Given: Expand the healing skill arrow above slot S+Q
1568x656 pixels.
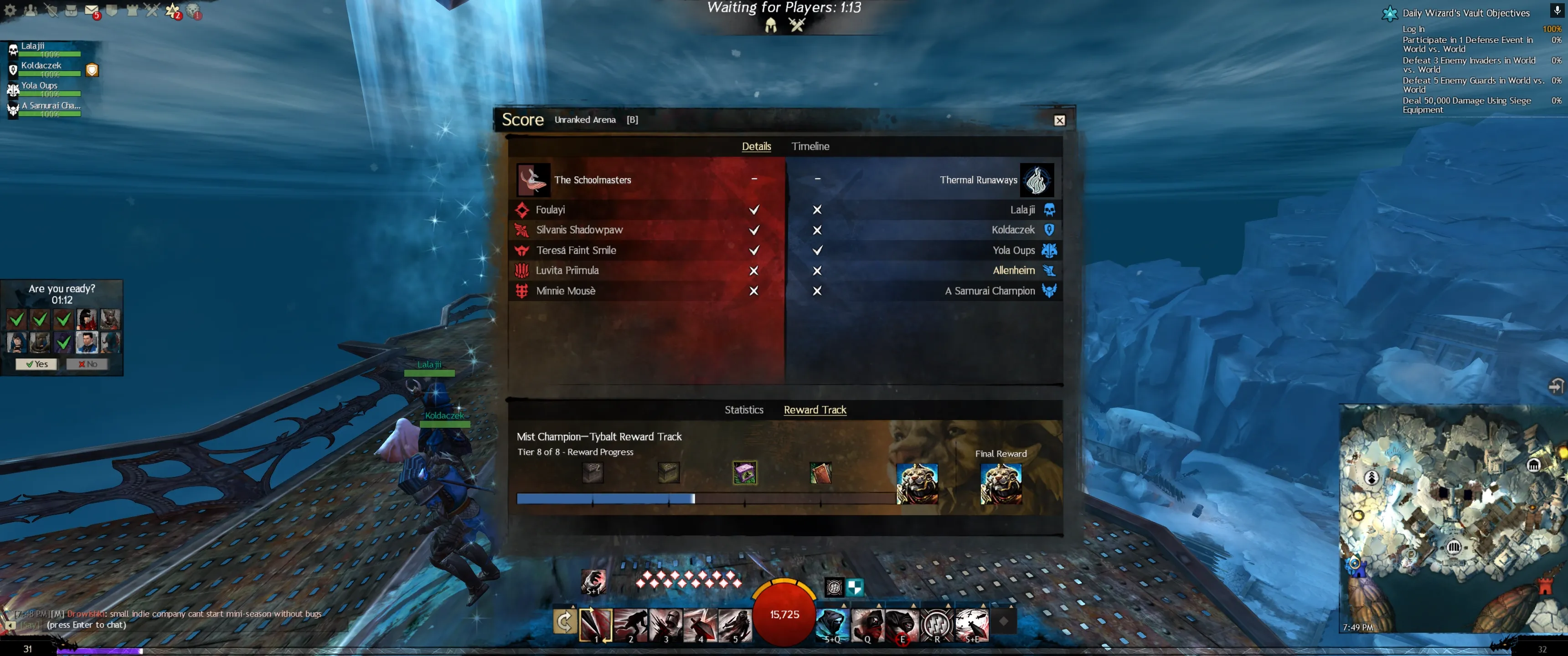Looking at the screenshot, I should pos(844,606).
